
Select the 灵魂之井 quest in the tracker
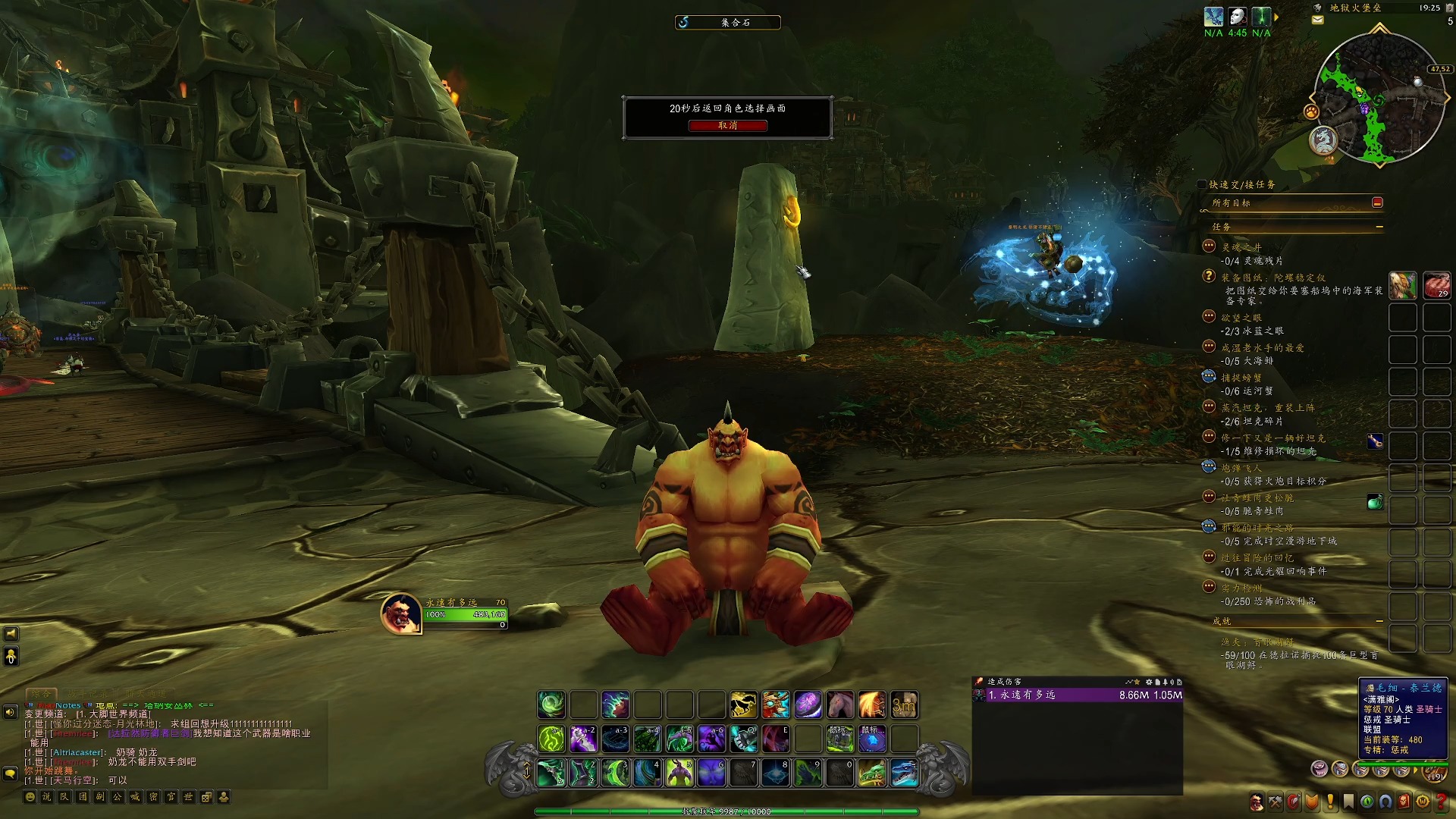coord(1241,247)
